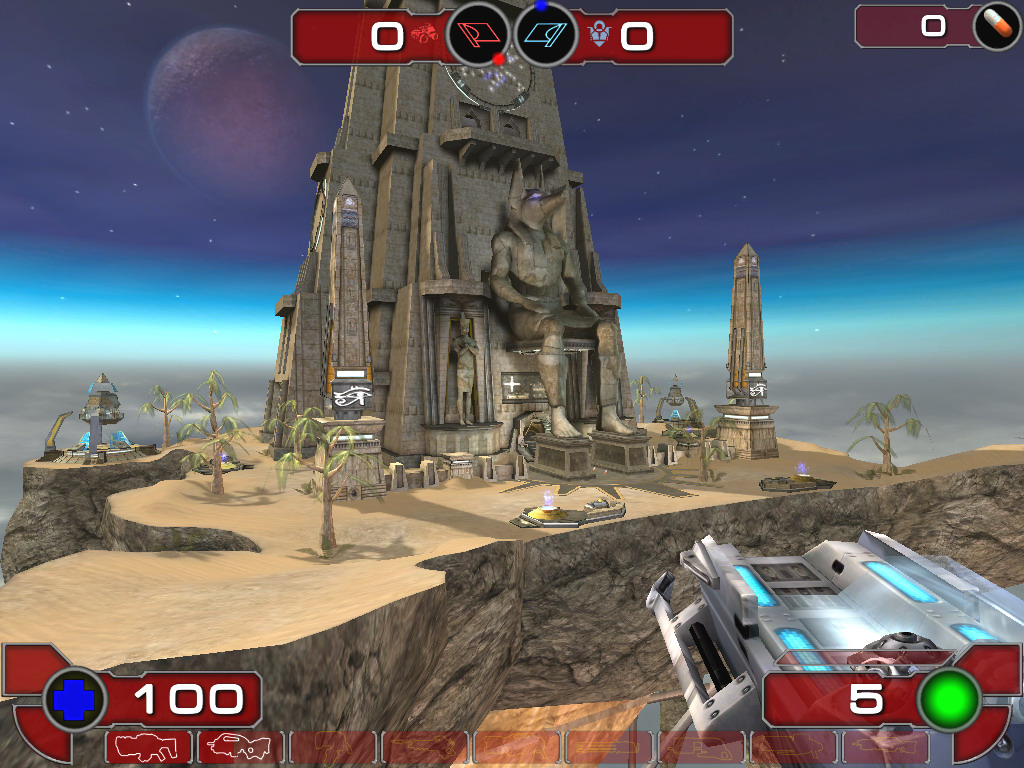Switch to the second highlighted weapon slot
1024x768 pixels.
tap(240, 747)
